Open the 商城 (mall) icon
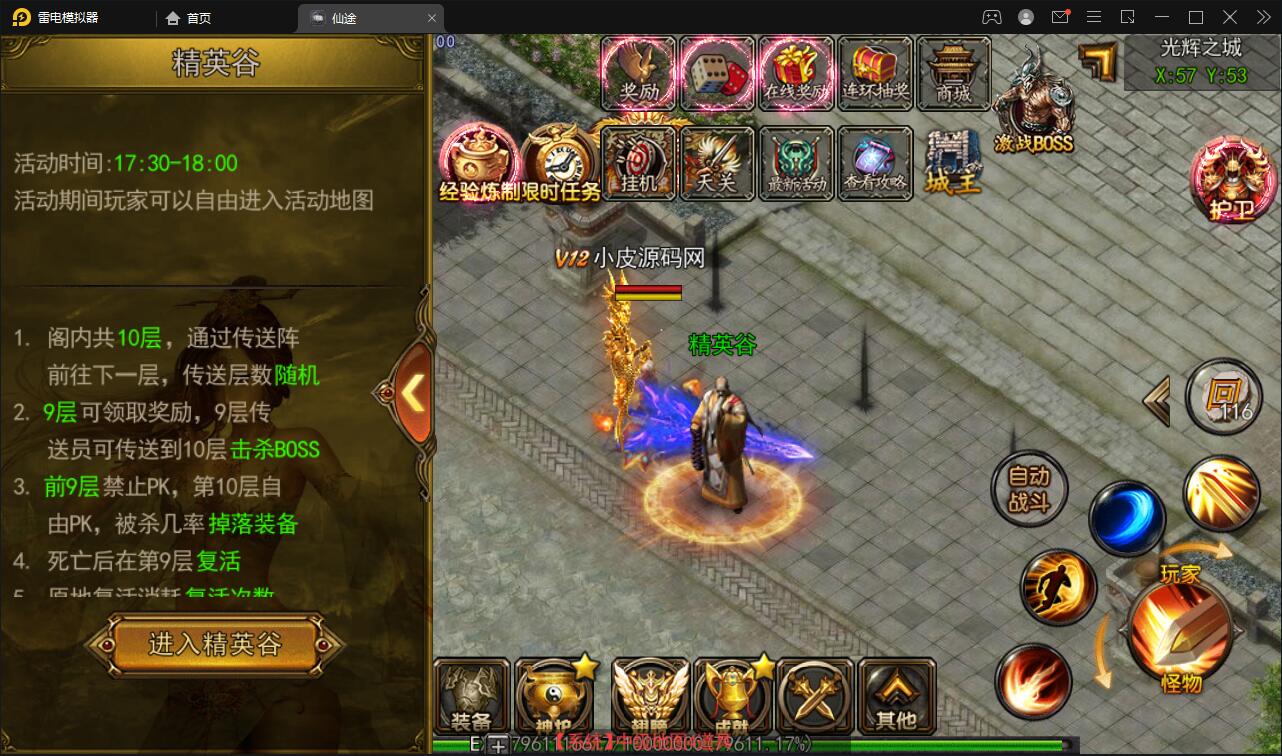 tap(952, 72)
